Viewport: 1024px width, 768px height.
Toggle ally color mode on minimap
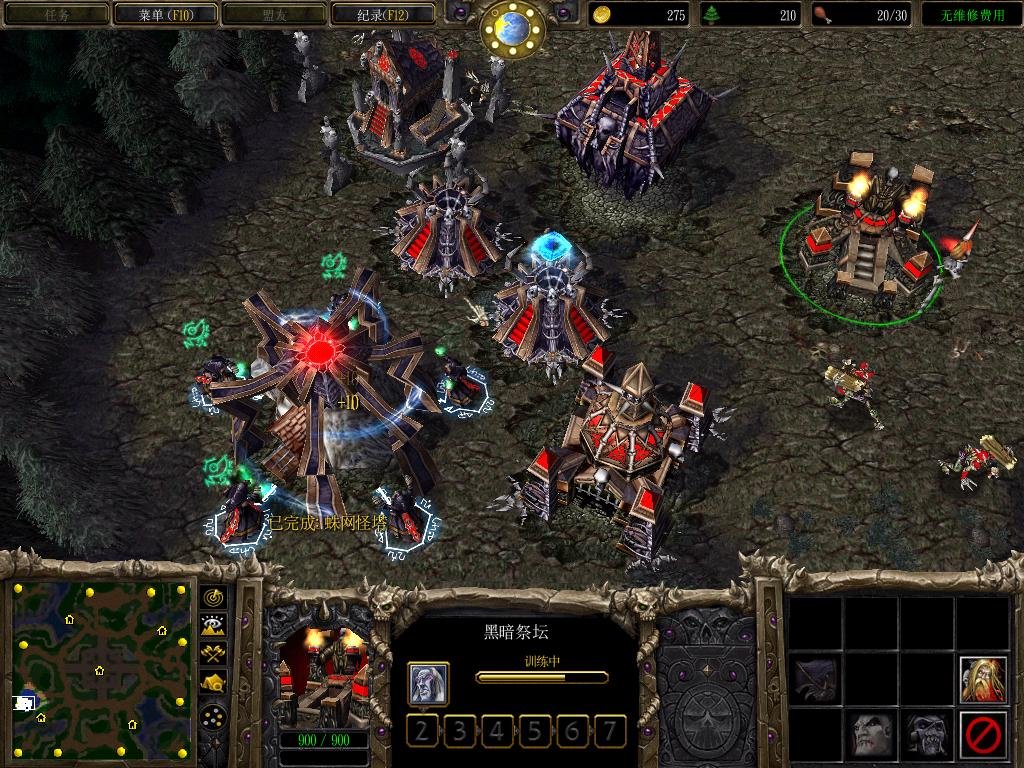(x=214, y=654)
